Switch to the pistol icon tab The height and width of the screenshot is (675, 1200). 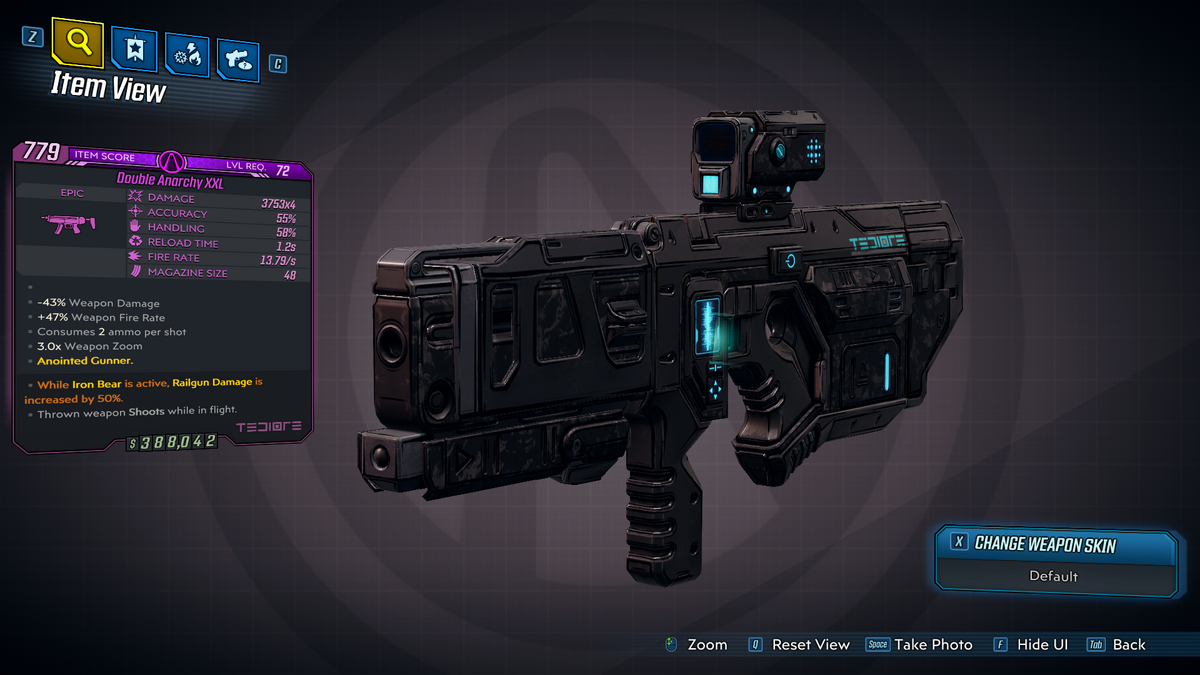click(237, 59)
